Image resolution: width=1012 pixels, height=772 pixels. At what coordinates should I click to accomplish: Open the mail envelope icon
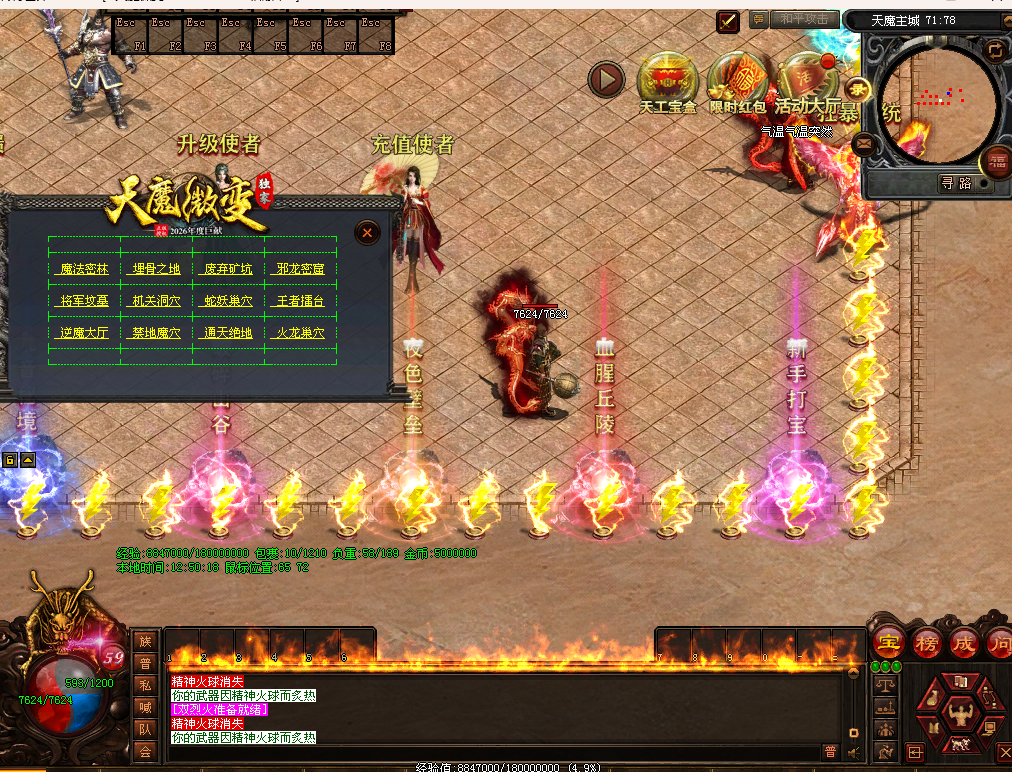[866, 144]
